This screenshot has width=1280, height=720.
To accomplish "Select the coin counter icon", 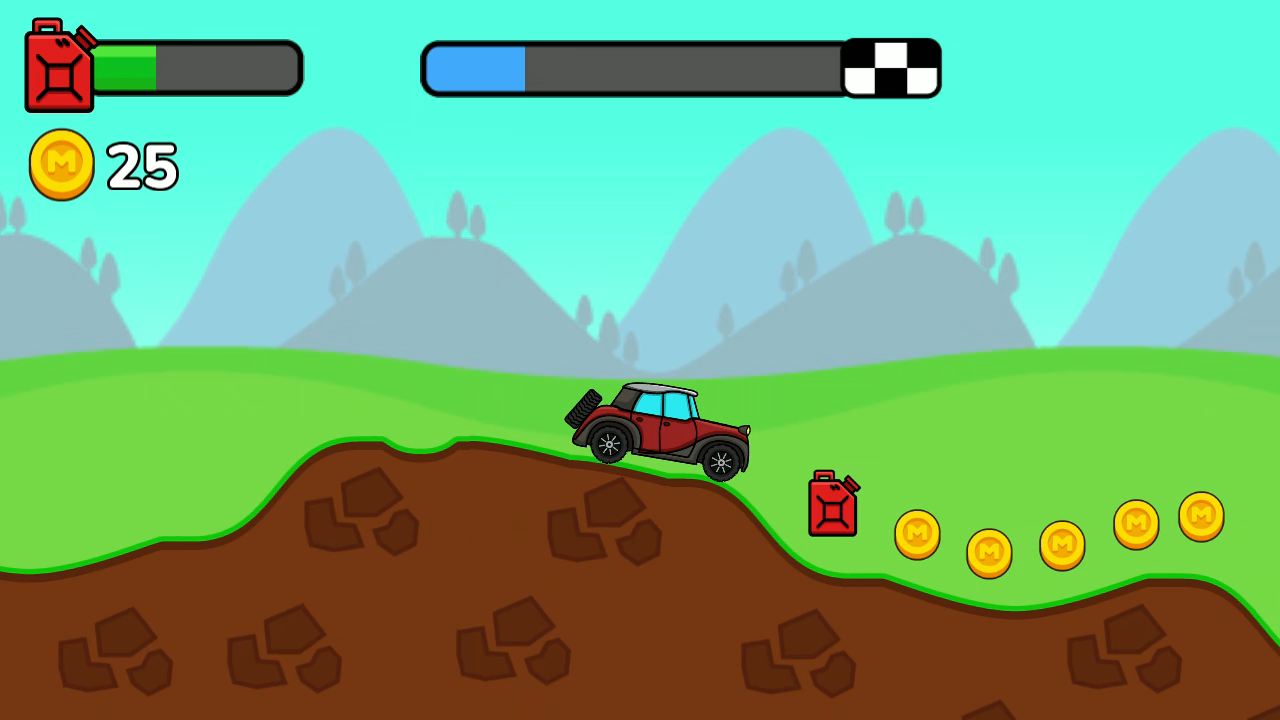I will (x=60, y=164).
